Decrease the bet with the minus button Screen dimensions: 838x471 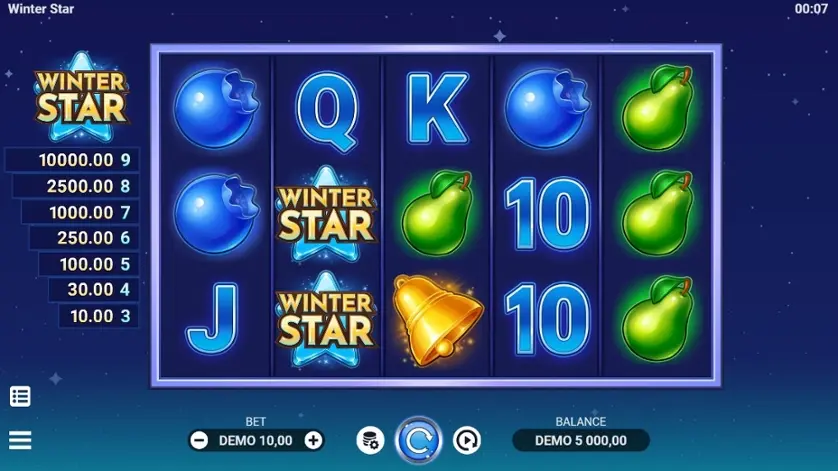point(199,440)
